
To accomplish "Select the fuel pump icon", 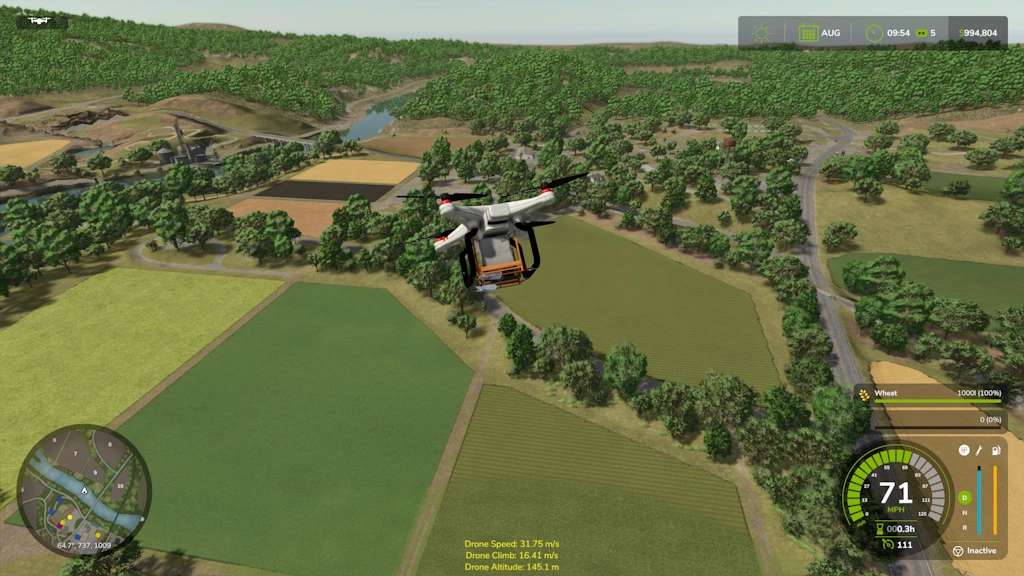I will click(x=995, y=450).
